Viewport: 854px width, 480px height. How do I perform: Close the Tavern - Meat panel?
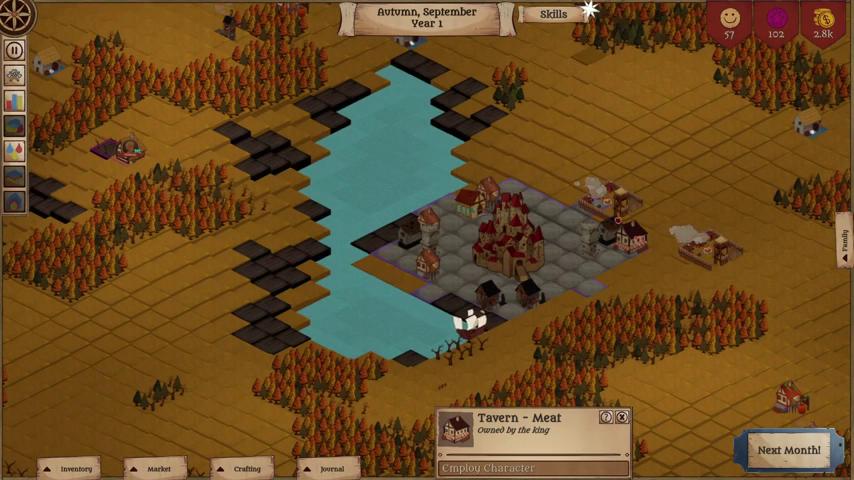coord(622,417)
